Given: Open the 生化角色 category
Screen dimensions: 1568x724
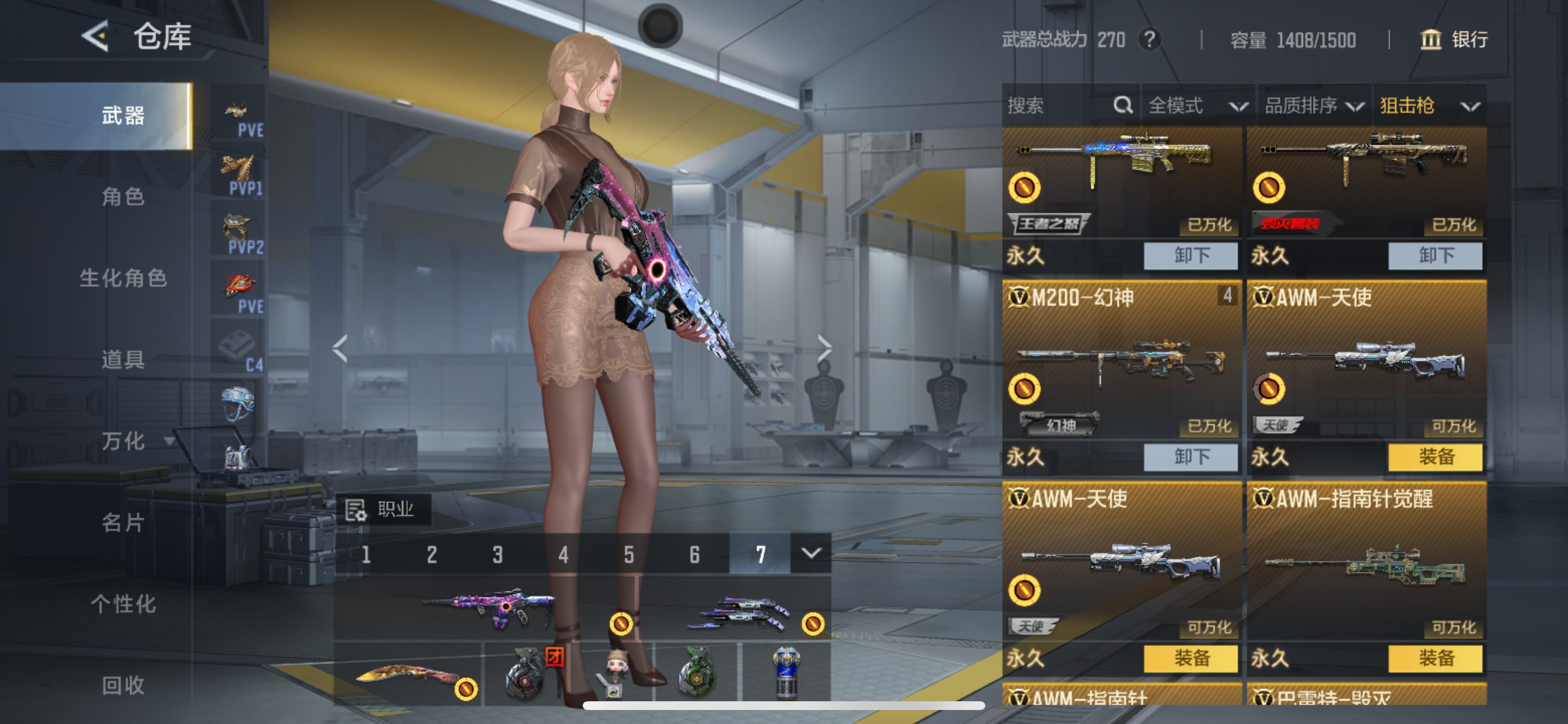Looking at the screenshot, I should coord(123,278).
